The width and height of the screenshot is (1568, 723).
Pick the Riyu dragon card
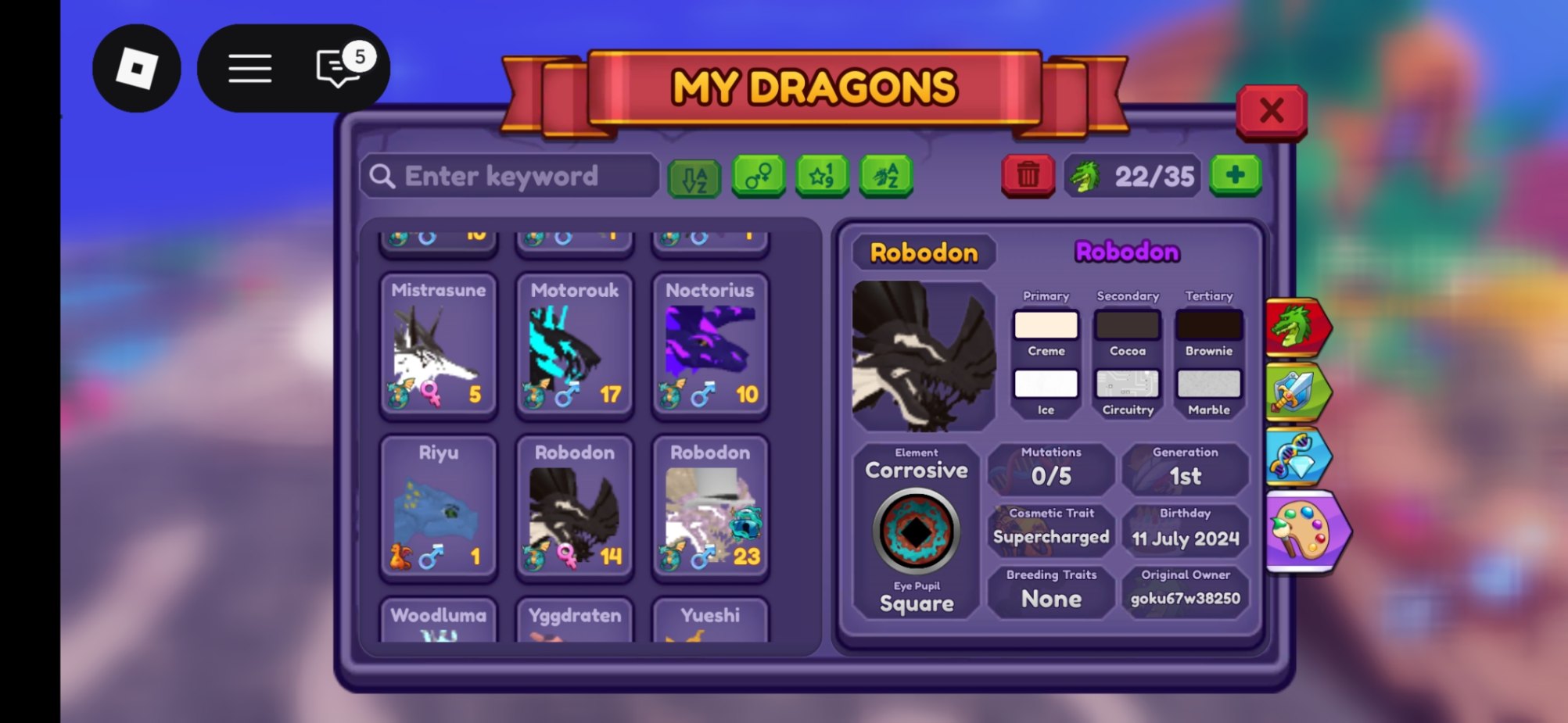click(x=438, y=506)
